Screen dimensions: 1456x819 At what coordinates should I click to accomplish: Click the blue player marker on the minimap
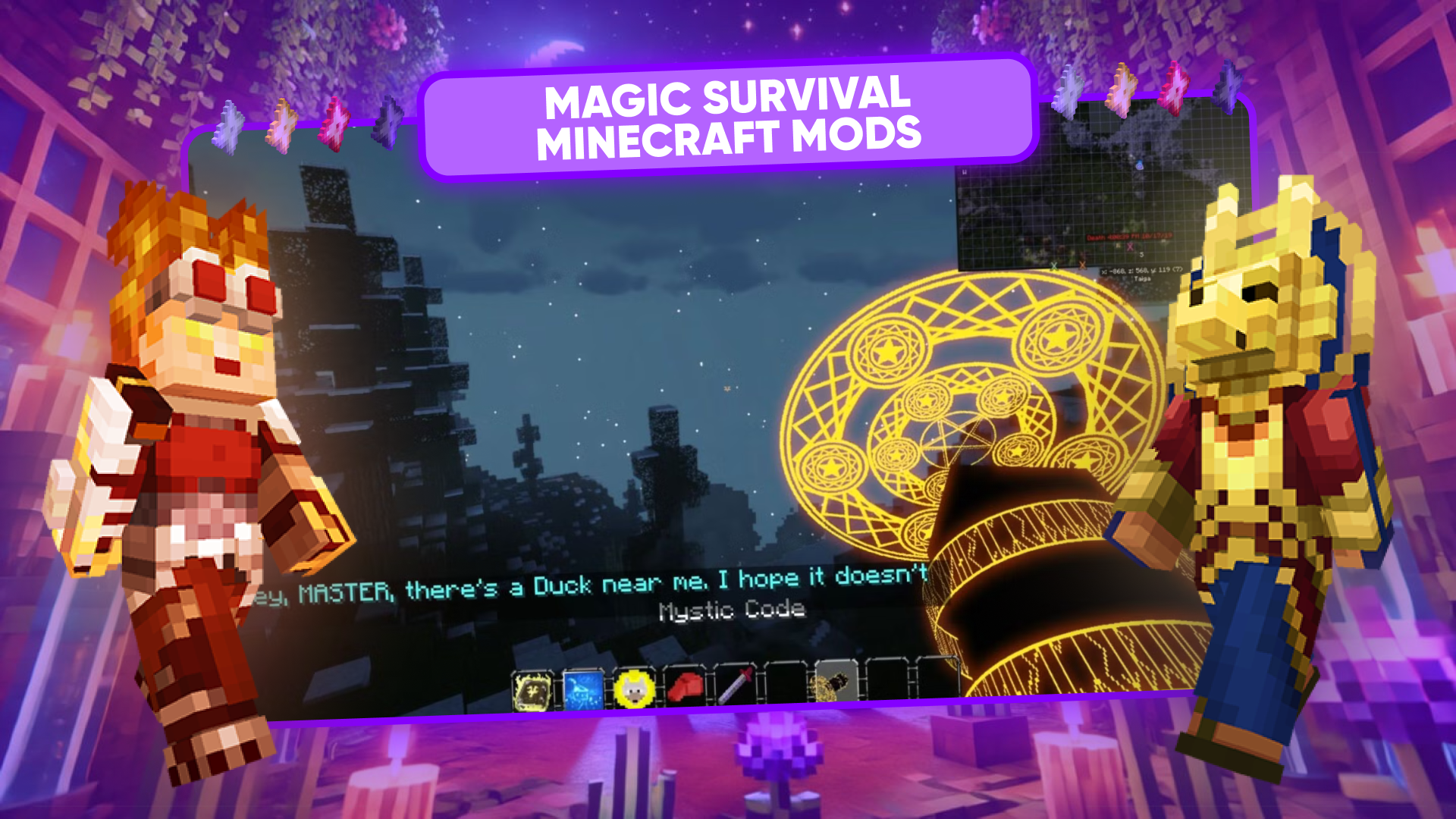click(x=1140, y=164)
